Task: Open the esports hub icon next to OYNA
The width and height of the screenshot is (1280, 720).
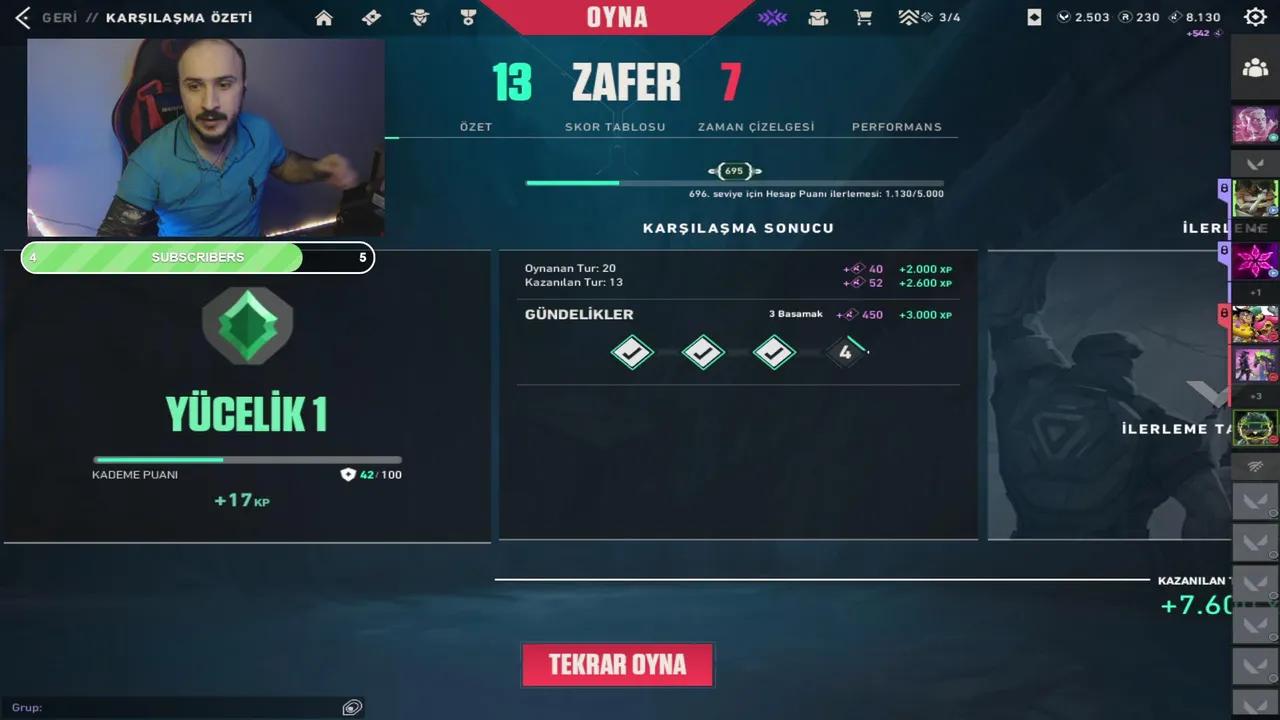Action: 772,17
